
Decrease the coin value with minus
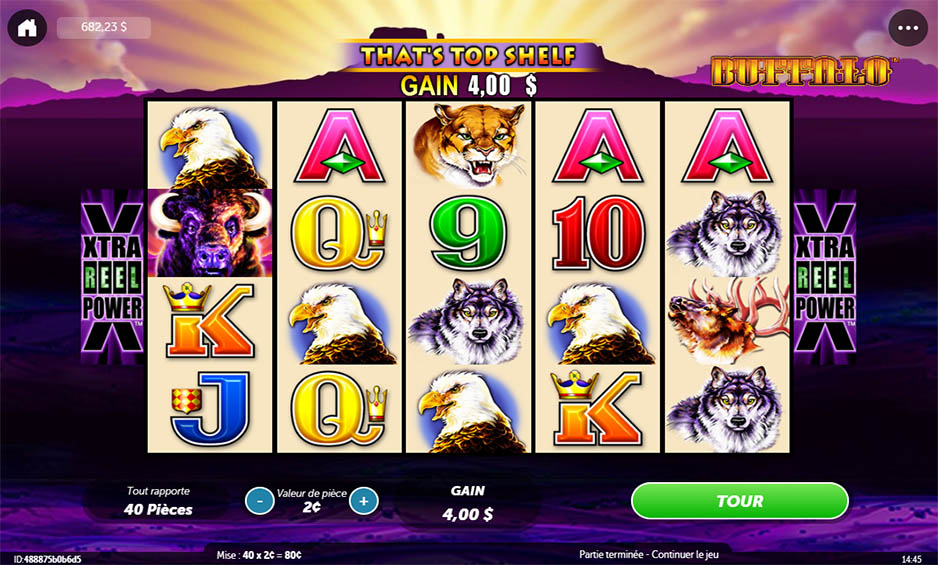coord(259,500)
